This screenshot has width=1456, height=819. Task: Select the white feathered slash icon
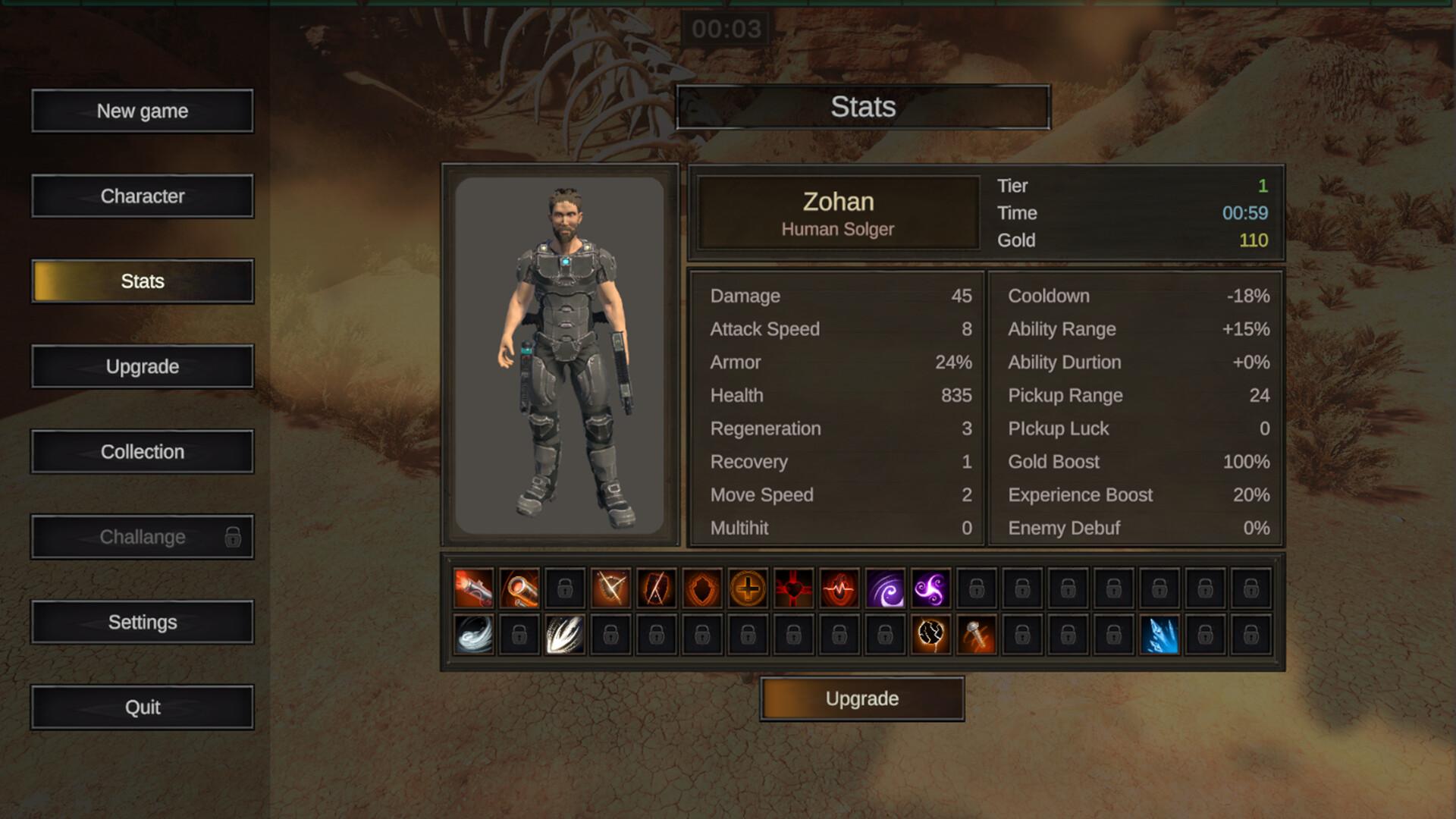565,635
